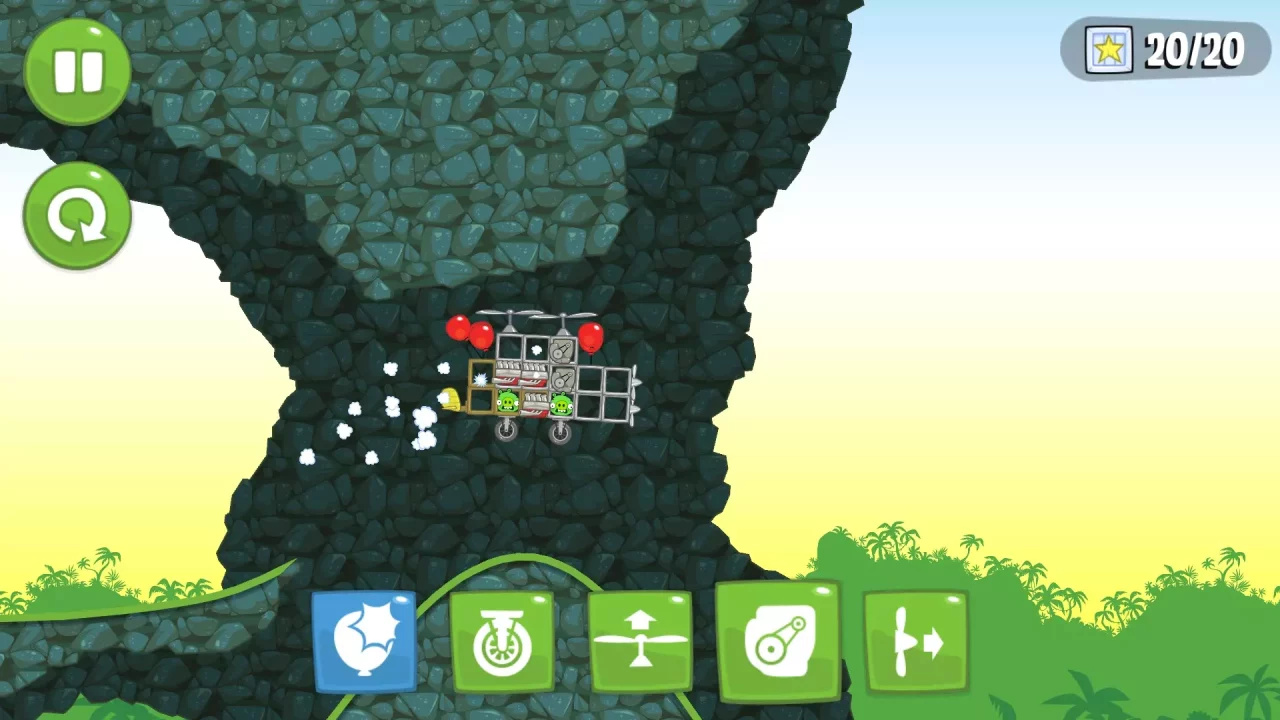Viewport: 1280px width, 720px height.
Task: Click the front wheel of the vehicle
Action: [506, 431]
